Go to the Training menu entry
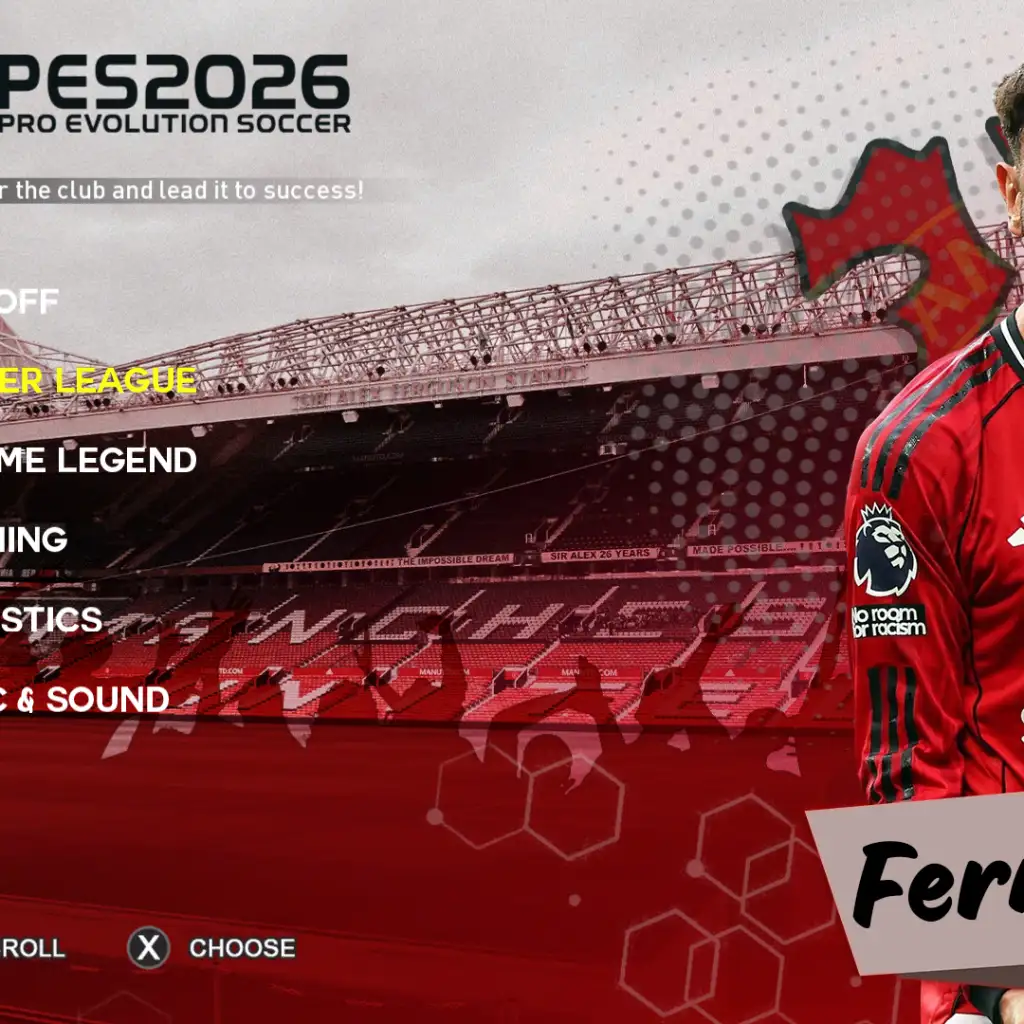1024x1024 pixels. [x=34, y=539]
